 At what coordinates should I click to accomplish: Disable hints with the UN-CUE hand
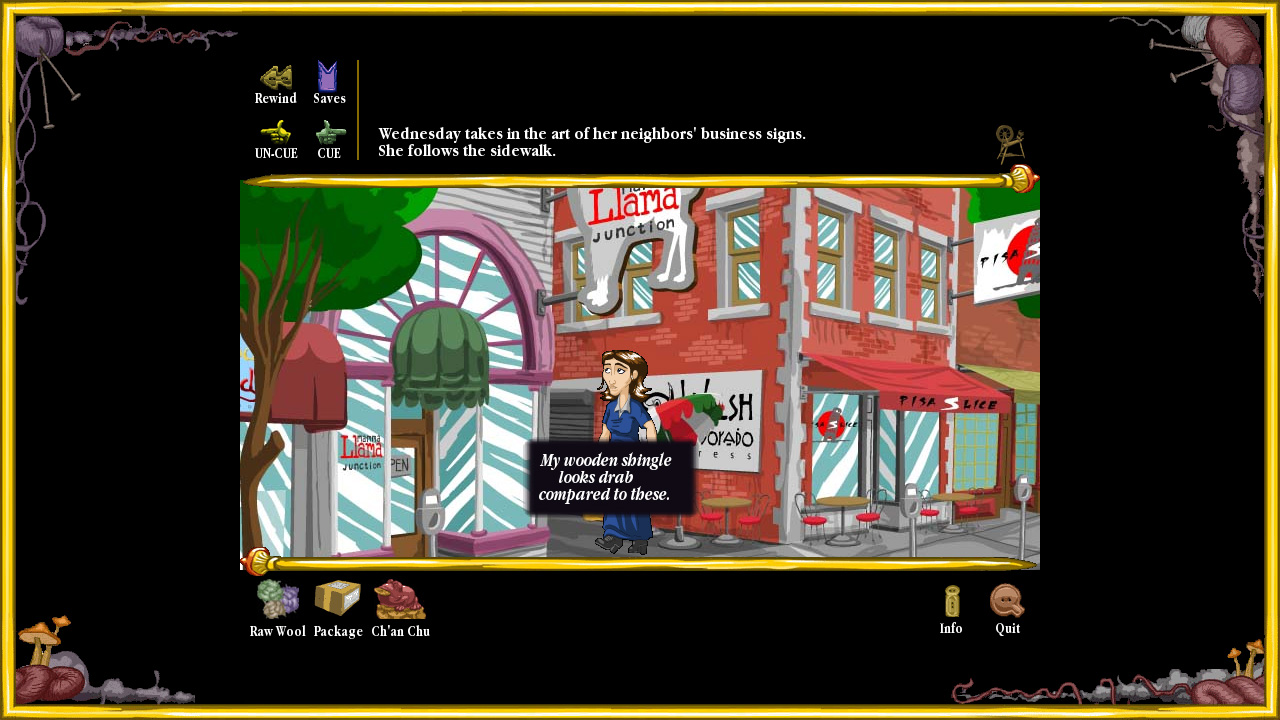coord(275,132)
